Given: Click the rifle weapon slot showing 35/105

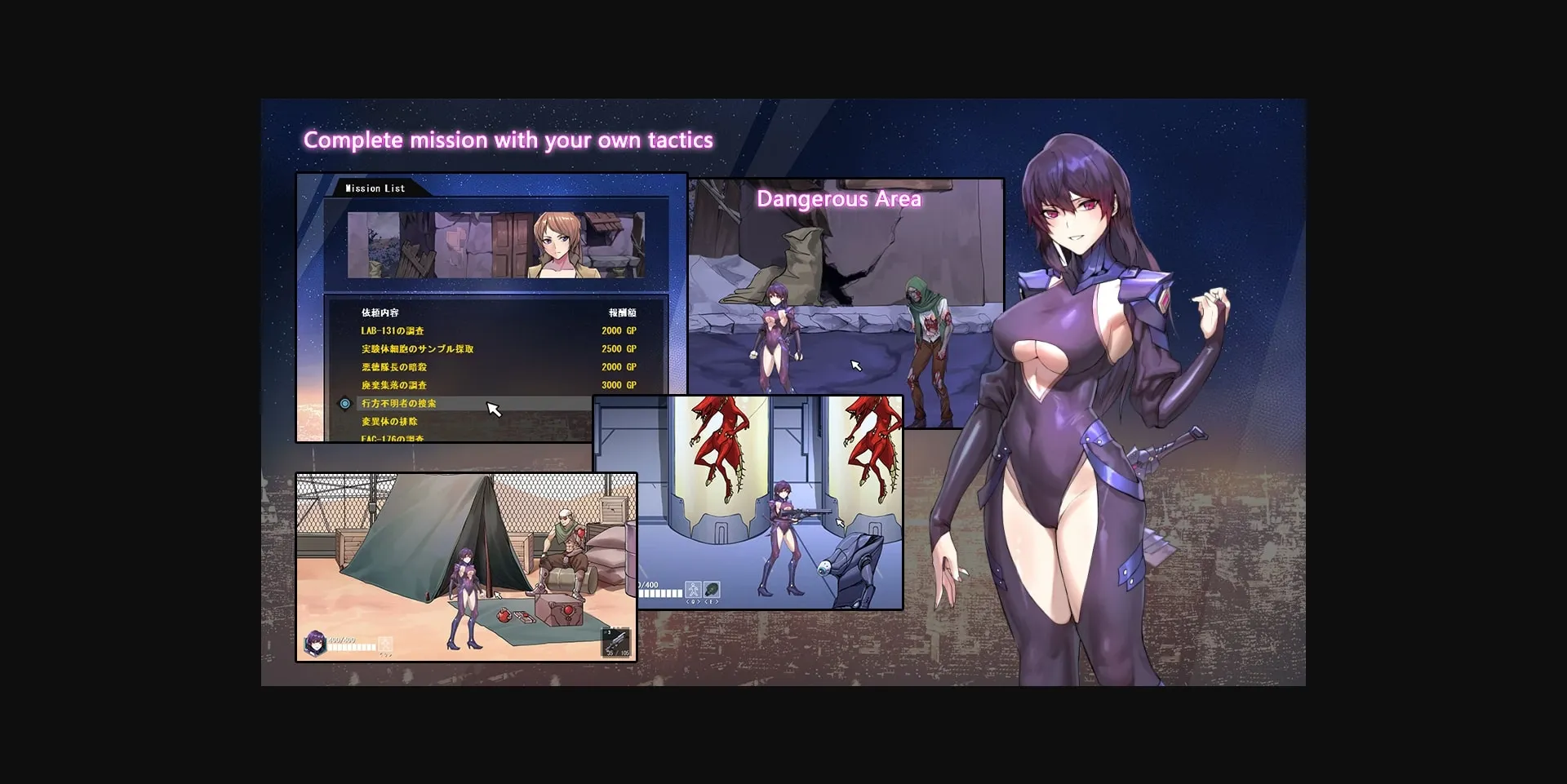Looking at the screenshot, I should coord(615,643).
